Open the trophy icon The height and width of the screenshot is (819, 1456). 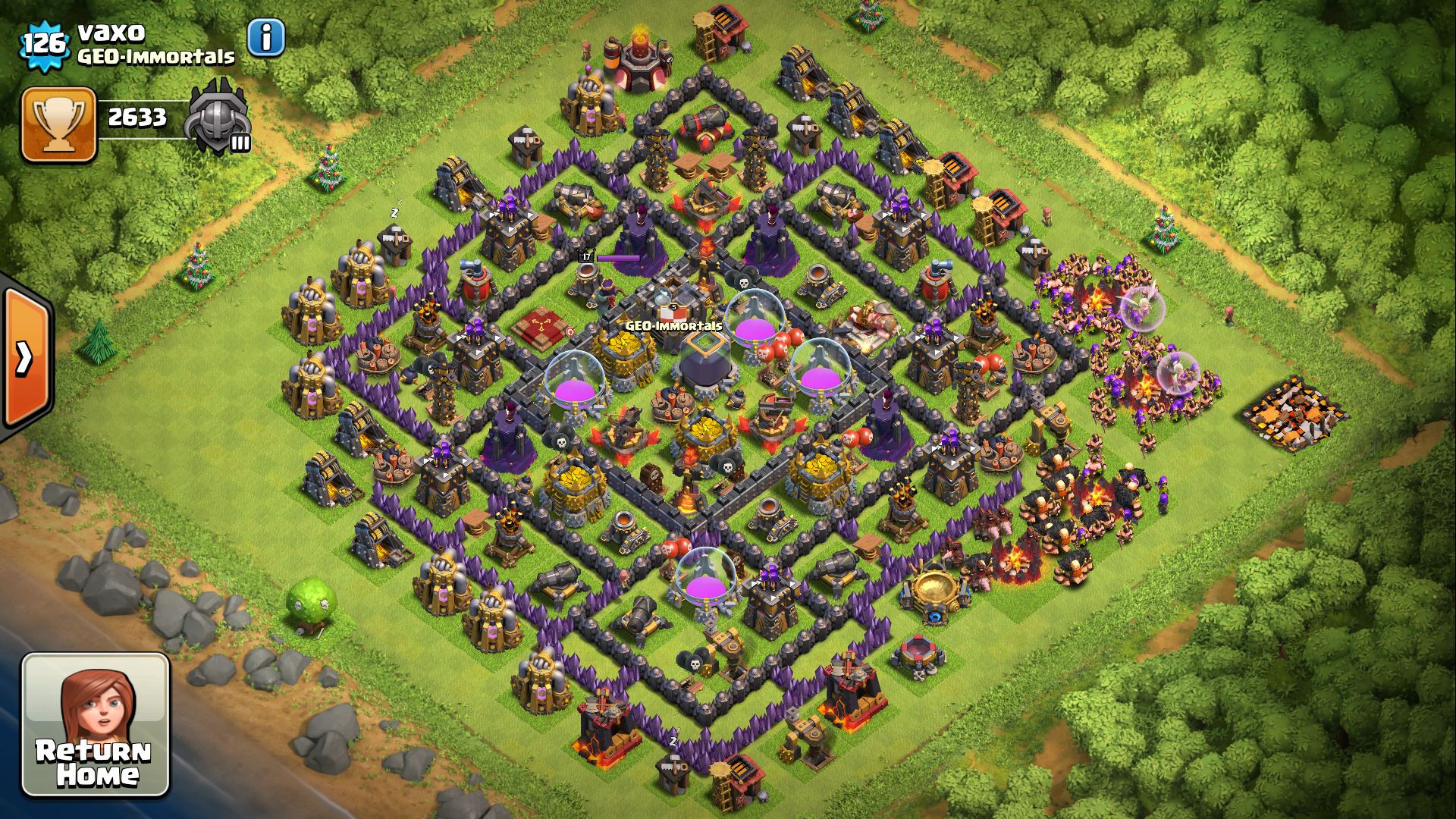[58, 124]
